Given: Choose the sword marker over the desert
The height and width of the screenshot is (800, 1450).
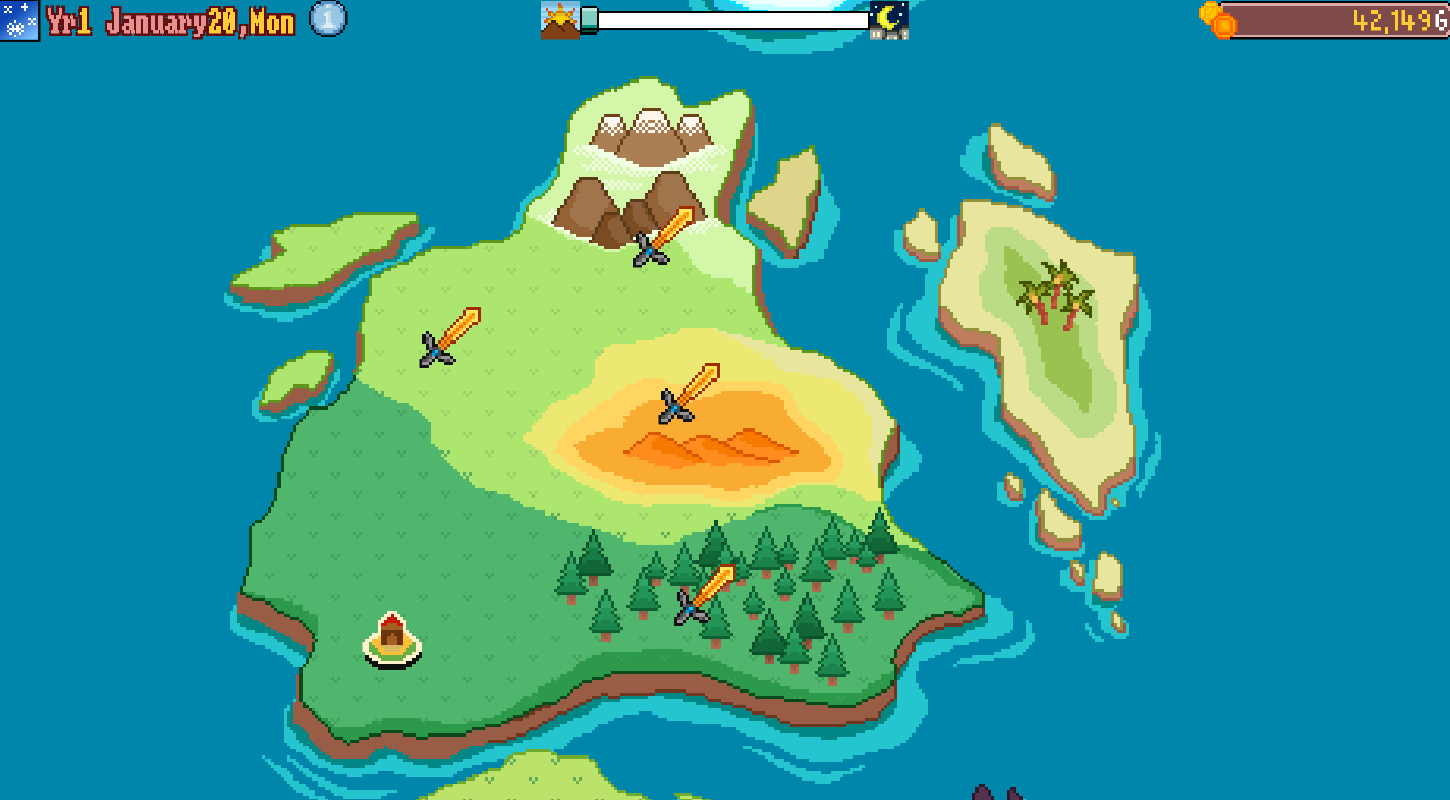Looking at the screenshot, I should (x=689, y=393).
